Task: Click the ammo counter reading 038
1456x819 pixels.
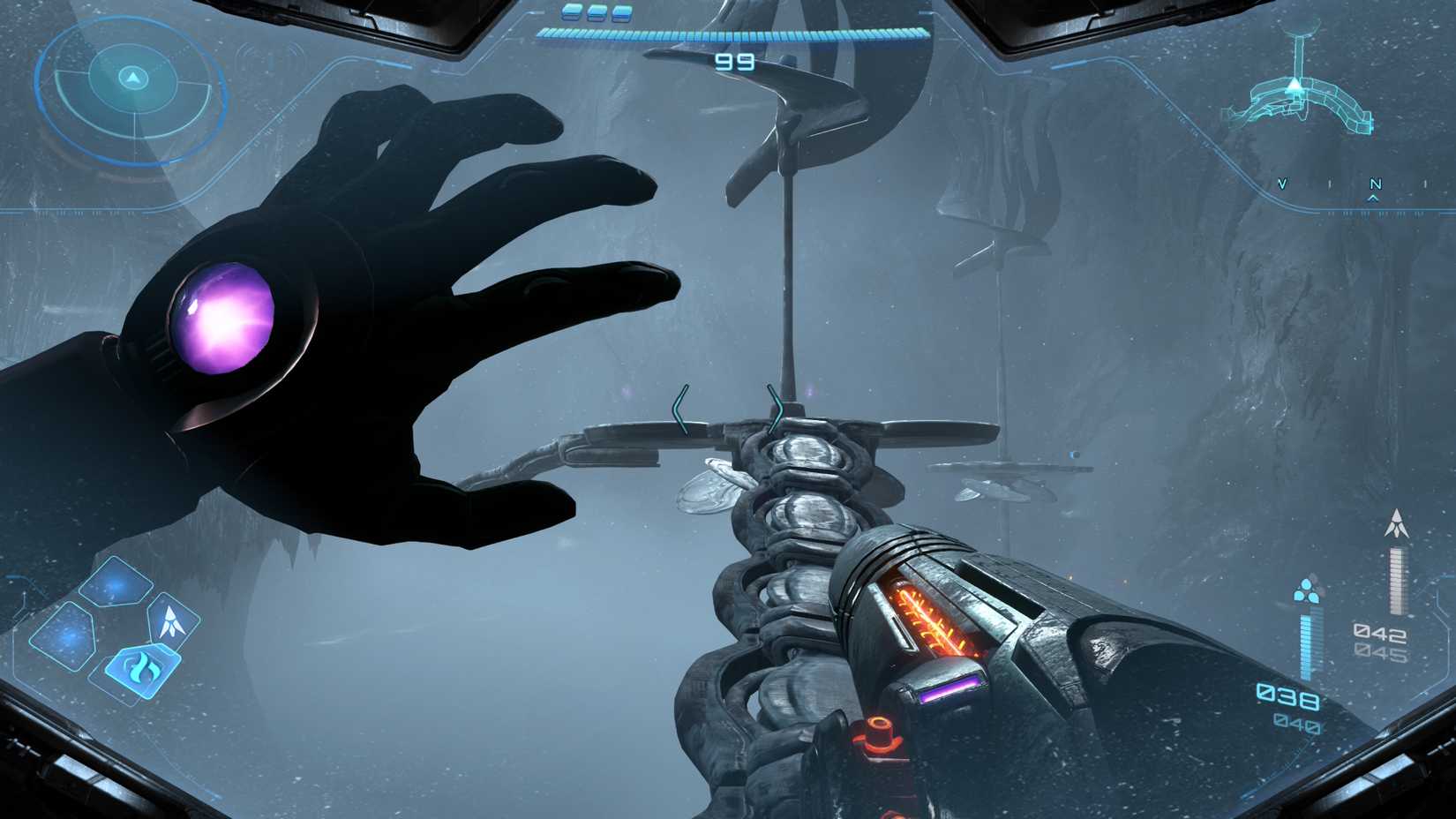Action: [1287, 696]
